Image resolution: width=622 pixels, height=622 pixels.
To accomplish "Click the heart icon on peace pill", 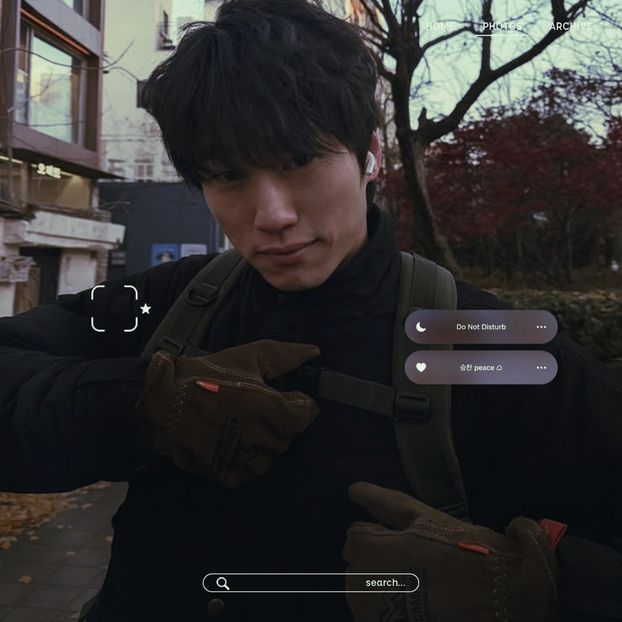I will 421,368.
